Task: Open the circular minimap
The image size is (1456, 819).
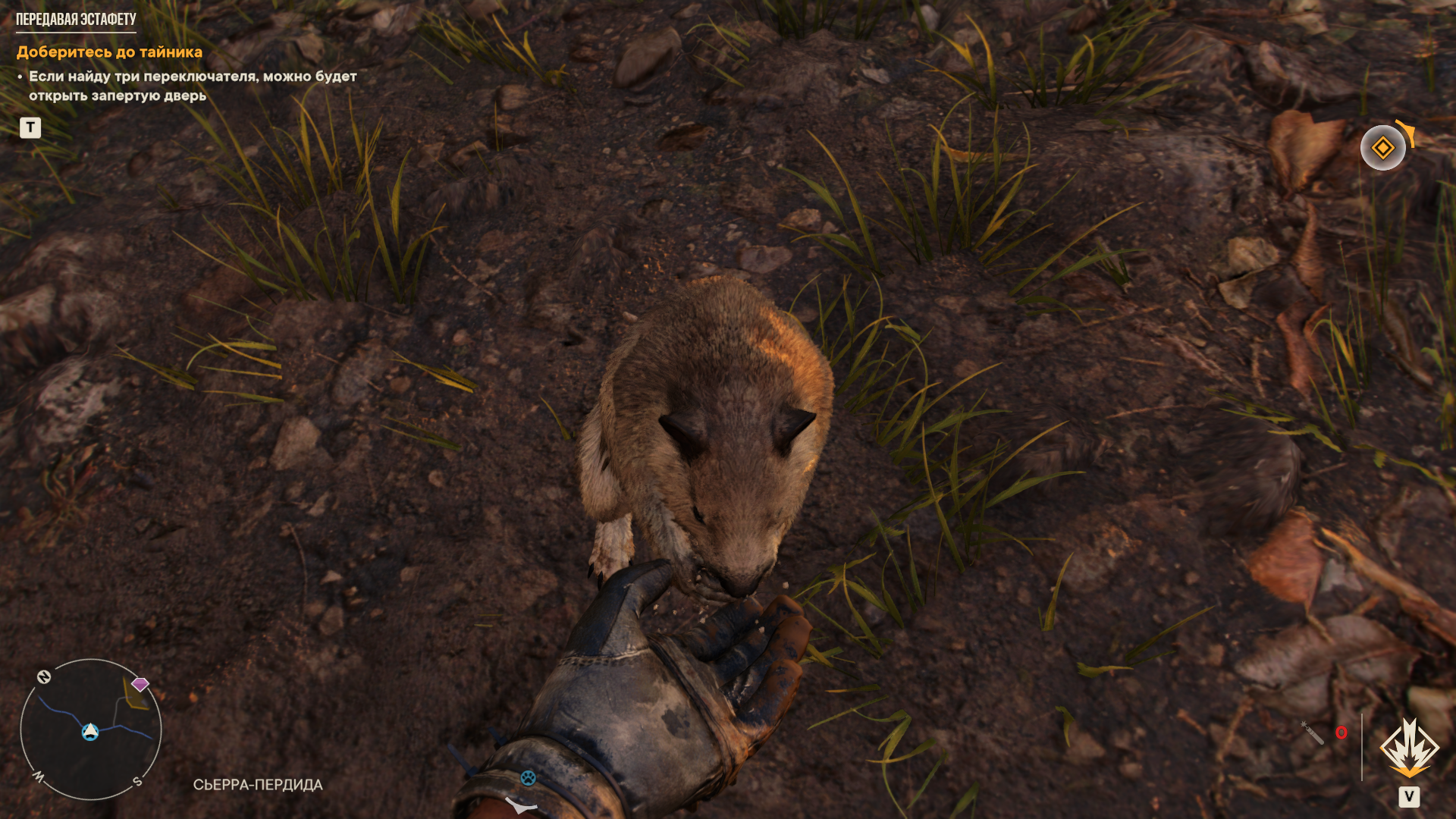Action: coord(91,729)
